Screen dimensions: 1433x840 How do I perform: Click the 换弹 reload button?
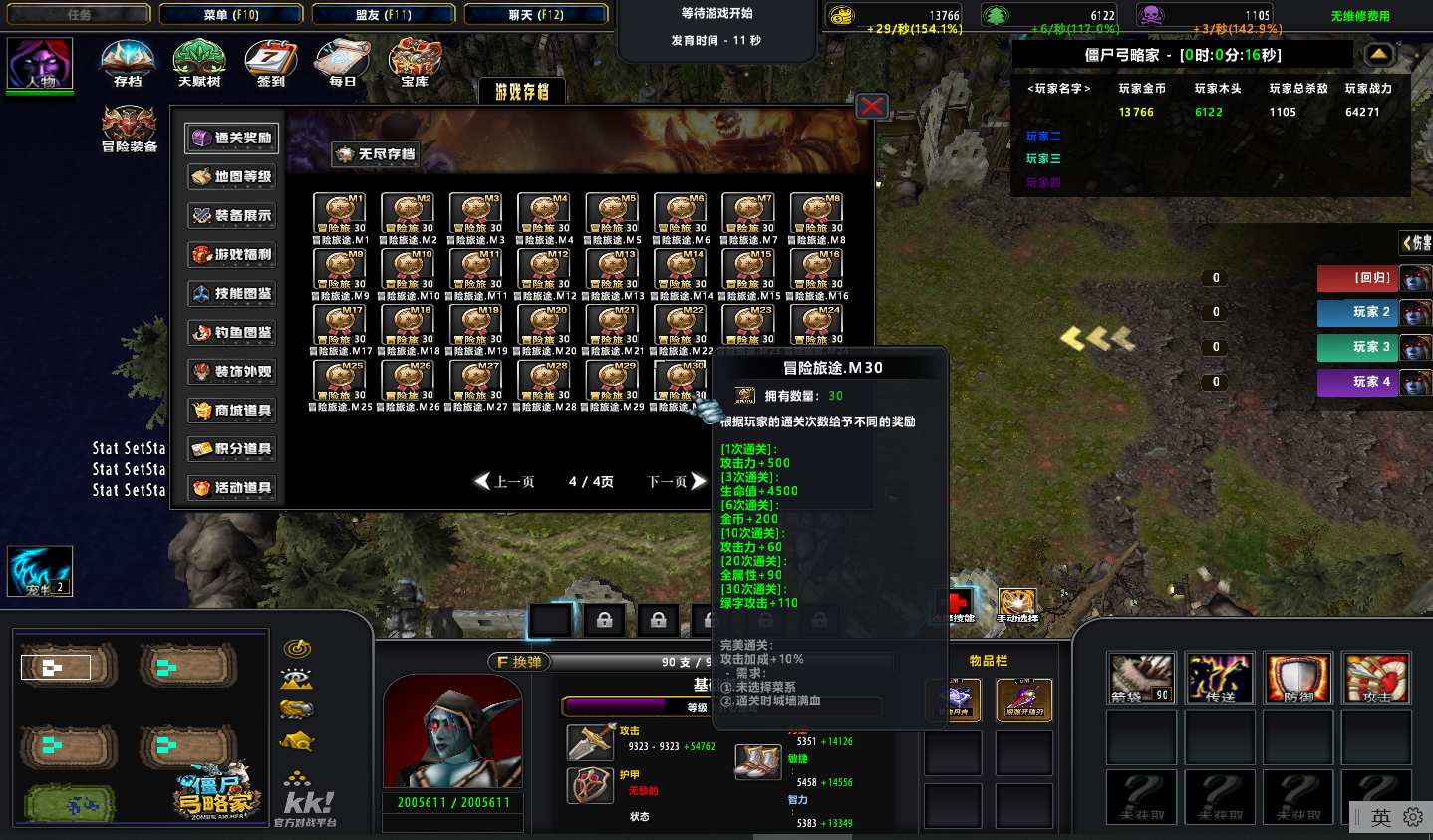[519, 662]
